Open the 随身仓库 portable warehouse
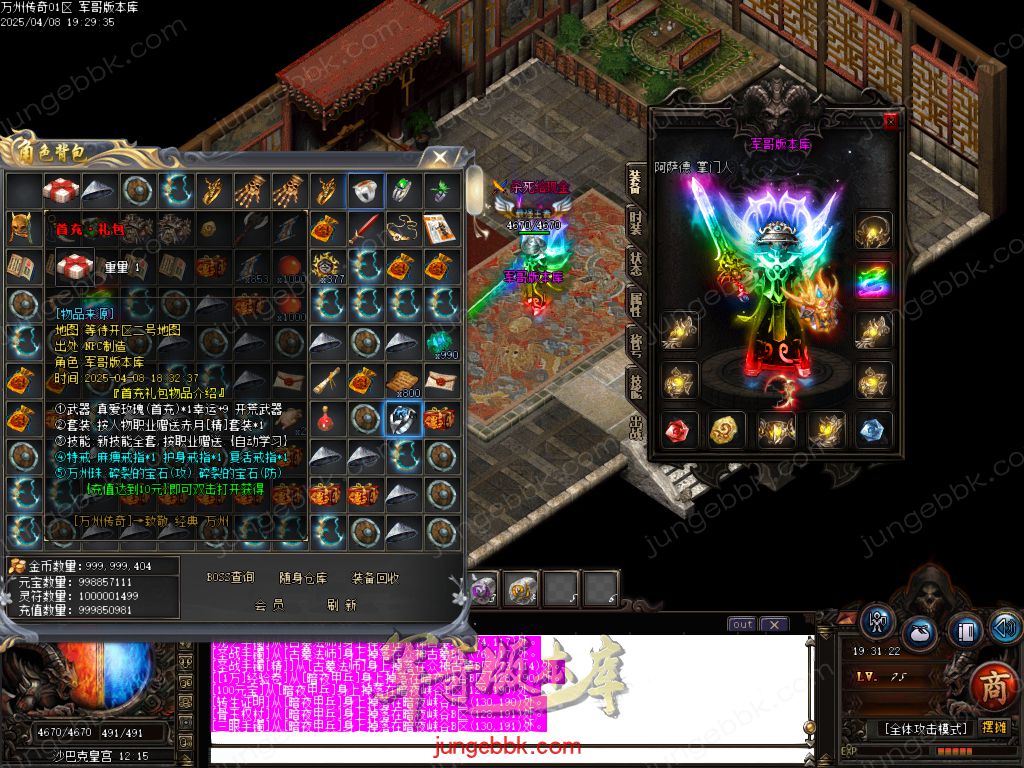 click(x=303, y=577)
